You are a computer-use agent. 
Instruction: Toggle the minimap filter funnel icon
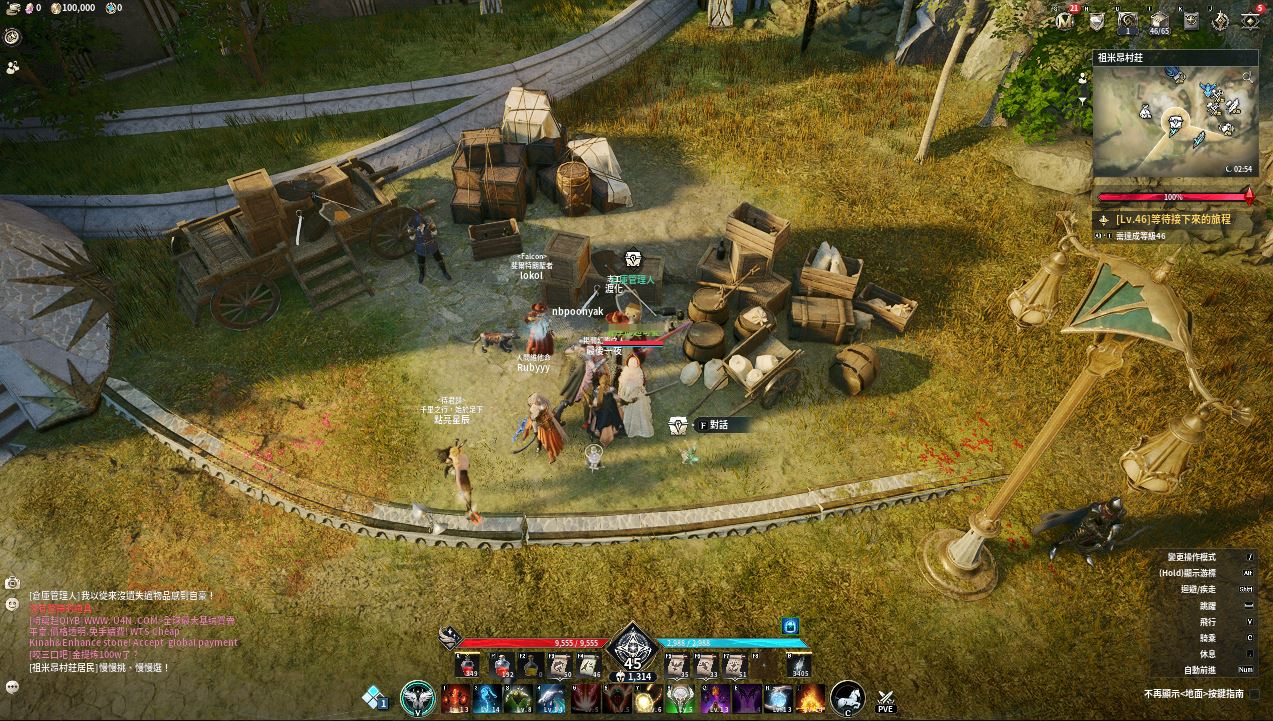1083,100
